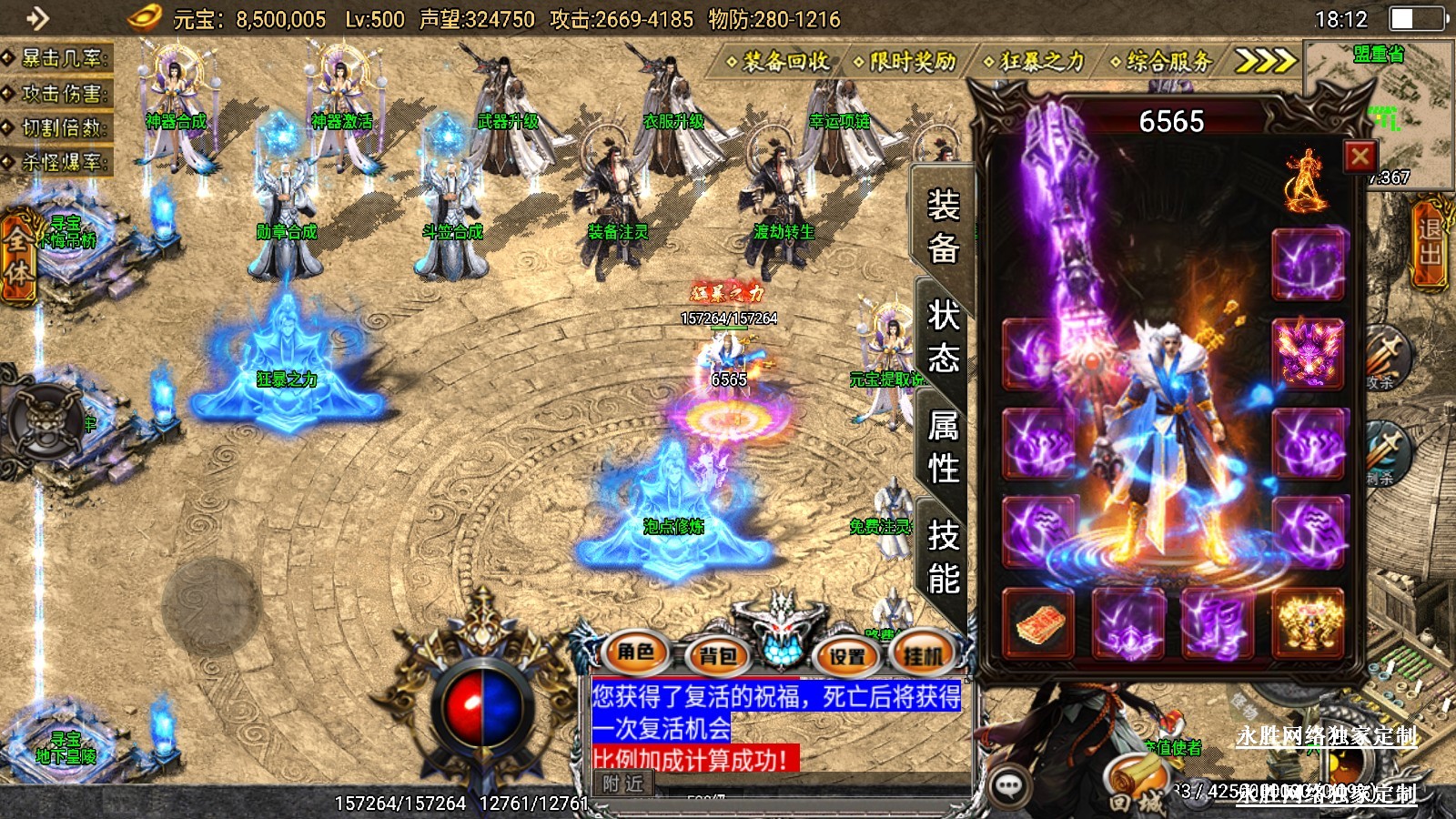Viewport: 1456px width, 819px height.
Task: Open the 限时奖励 timed rewards menu
Action: tap(906, 62)
